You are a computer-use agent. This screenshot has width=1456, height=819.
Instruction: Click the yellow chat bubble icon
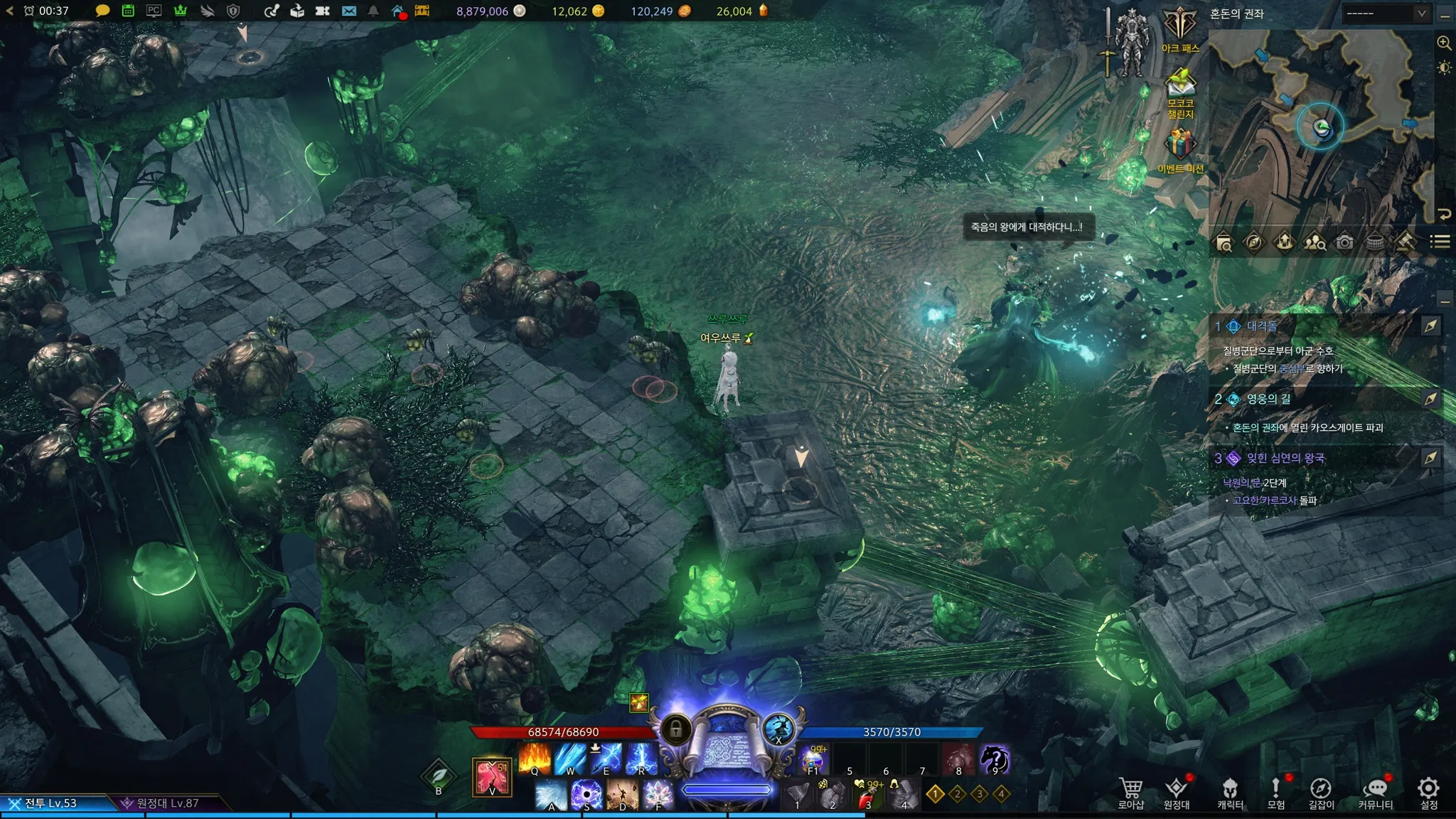[102, 11]
